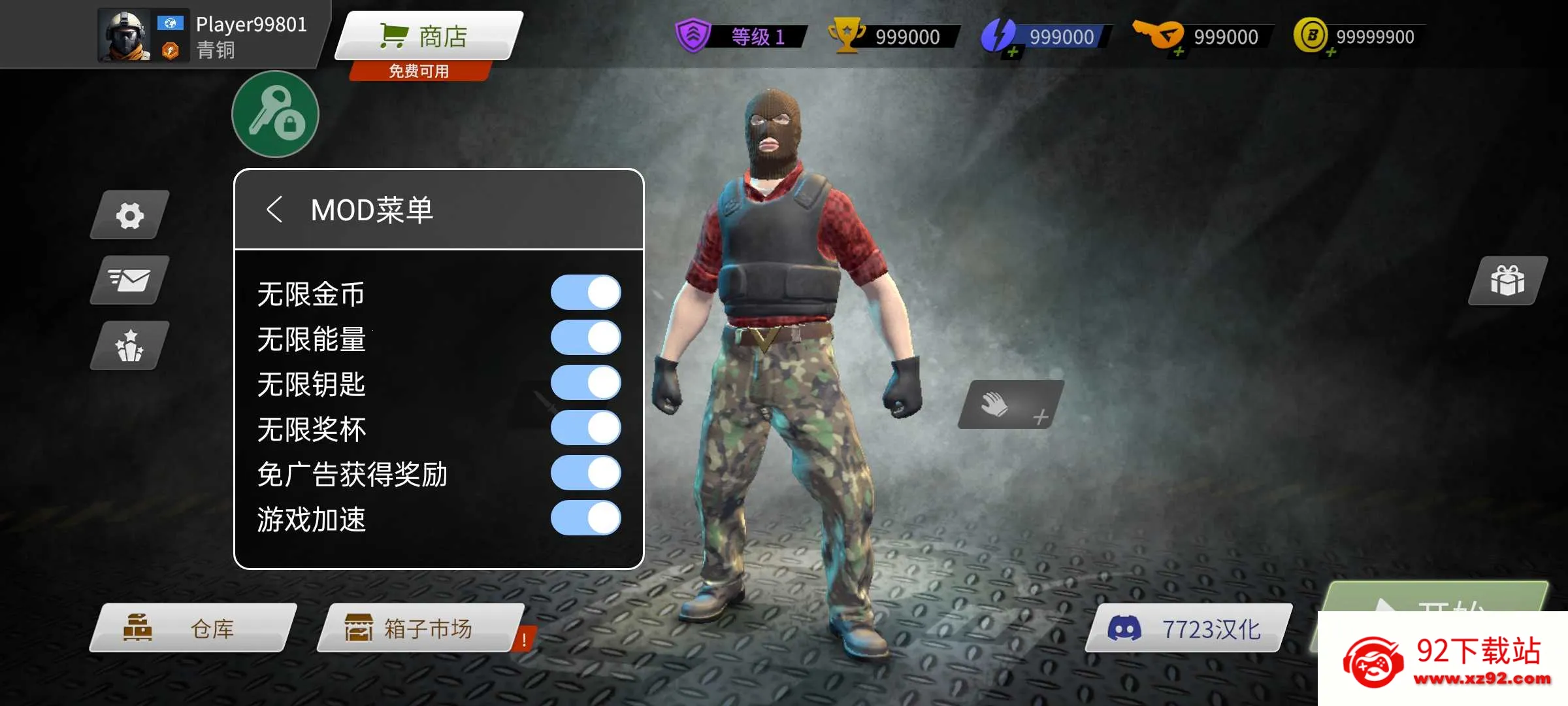Disable the 无限能量 toggle
This screenshot has width=1568, height=706.
[585, 338]
